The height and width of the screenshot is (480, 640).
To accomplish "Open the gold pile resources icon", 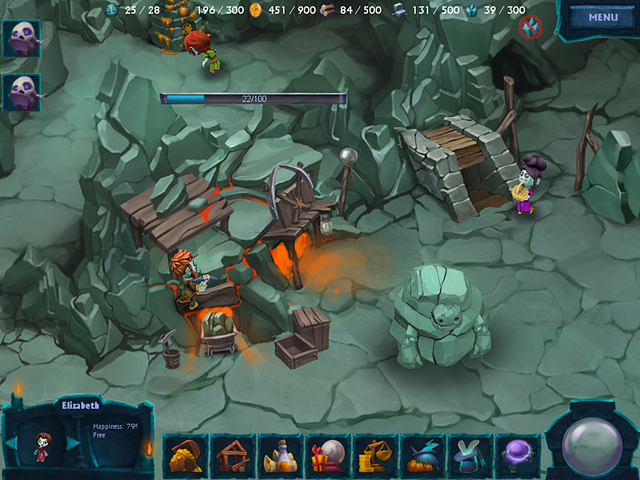I will click(187, 456).
